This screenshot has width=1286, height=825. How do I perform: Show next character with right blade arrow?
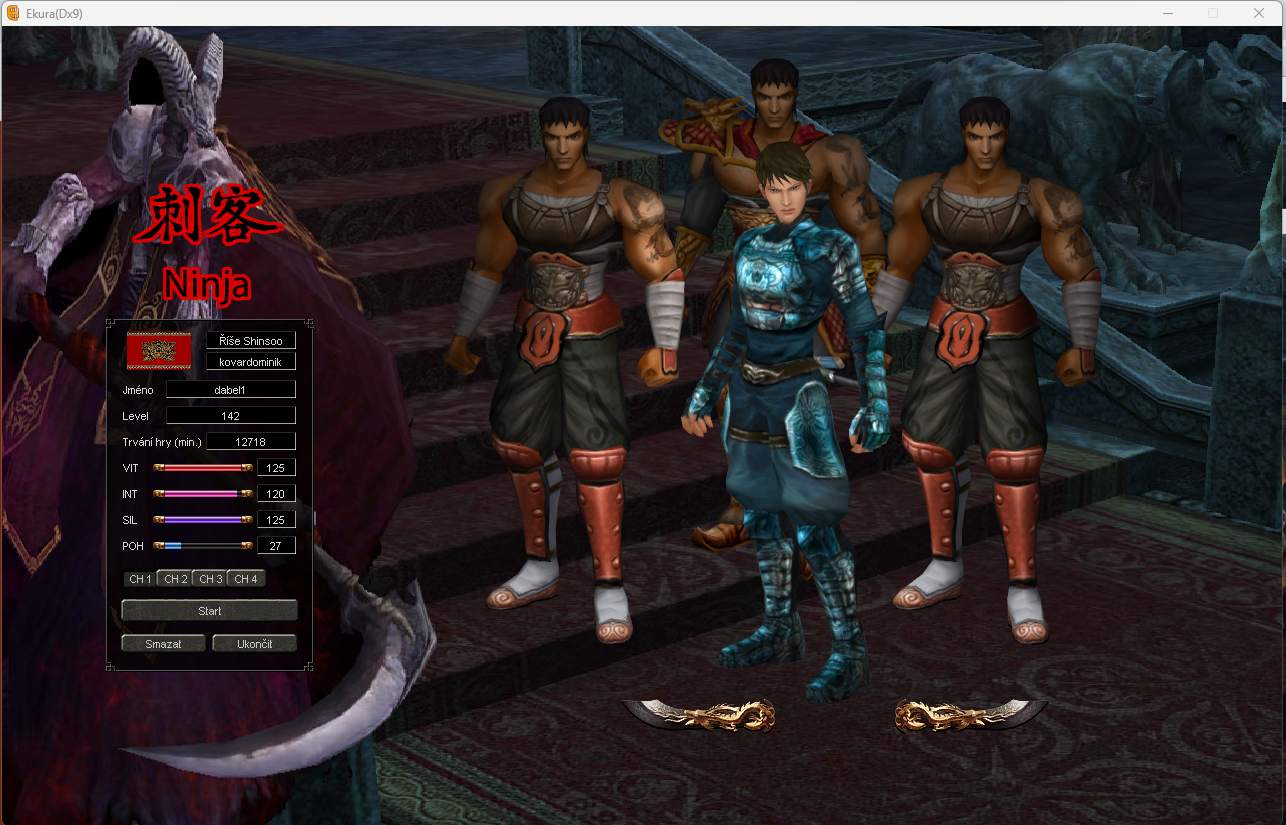pos(970,714)
